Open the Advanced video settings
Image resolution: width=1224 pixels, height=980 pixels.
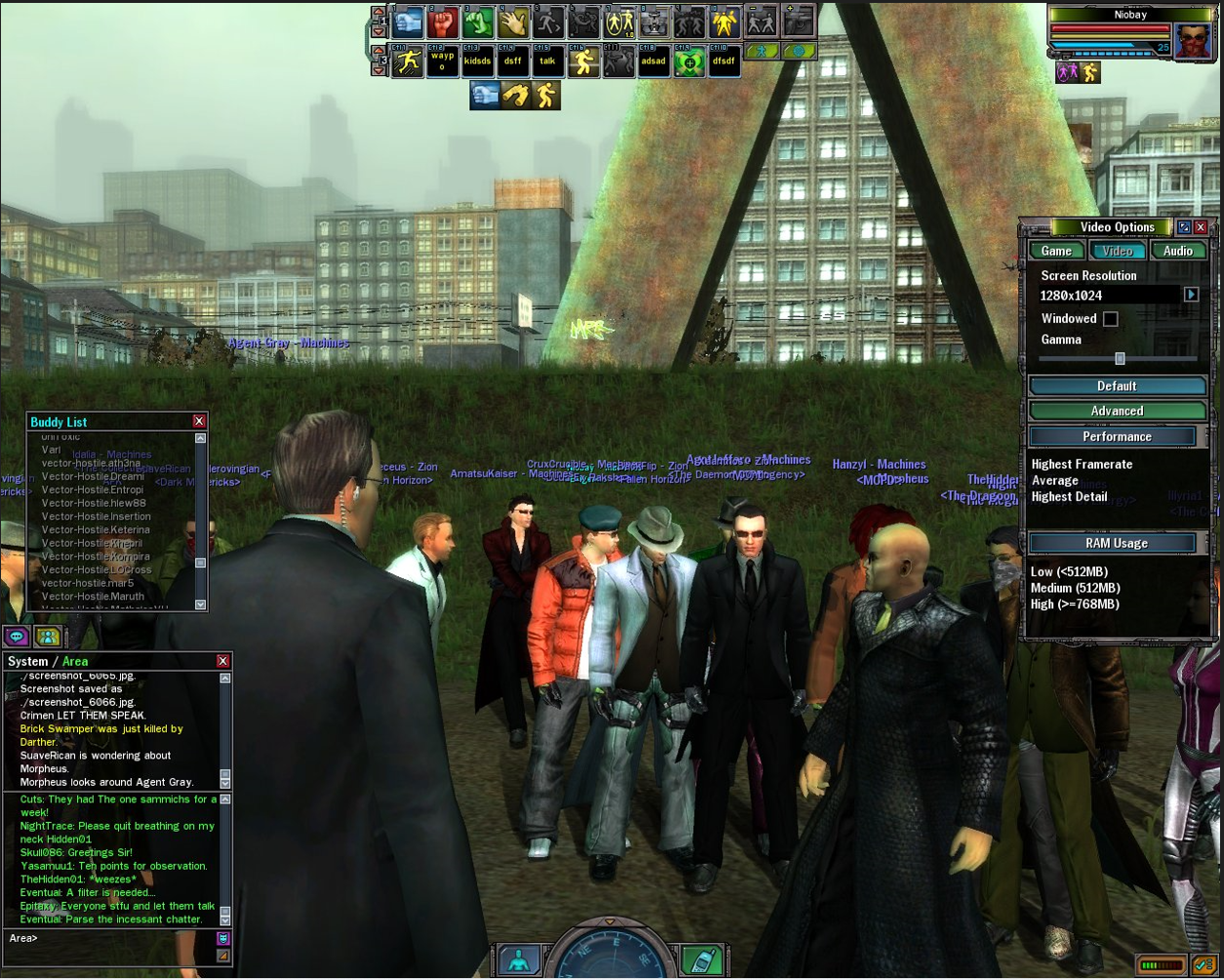(1117, 412)
